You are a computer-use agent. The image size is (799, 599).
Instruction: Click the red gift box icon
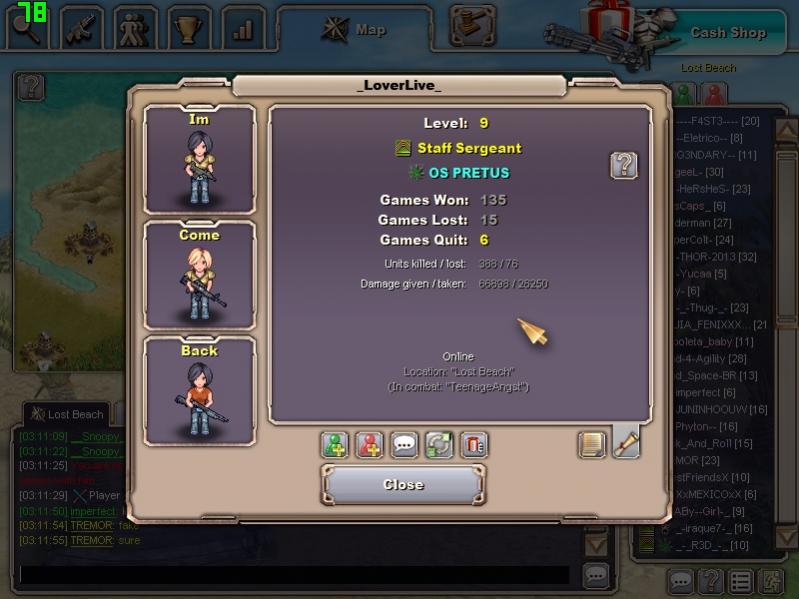click(474, 445)
